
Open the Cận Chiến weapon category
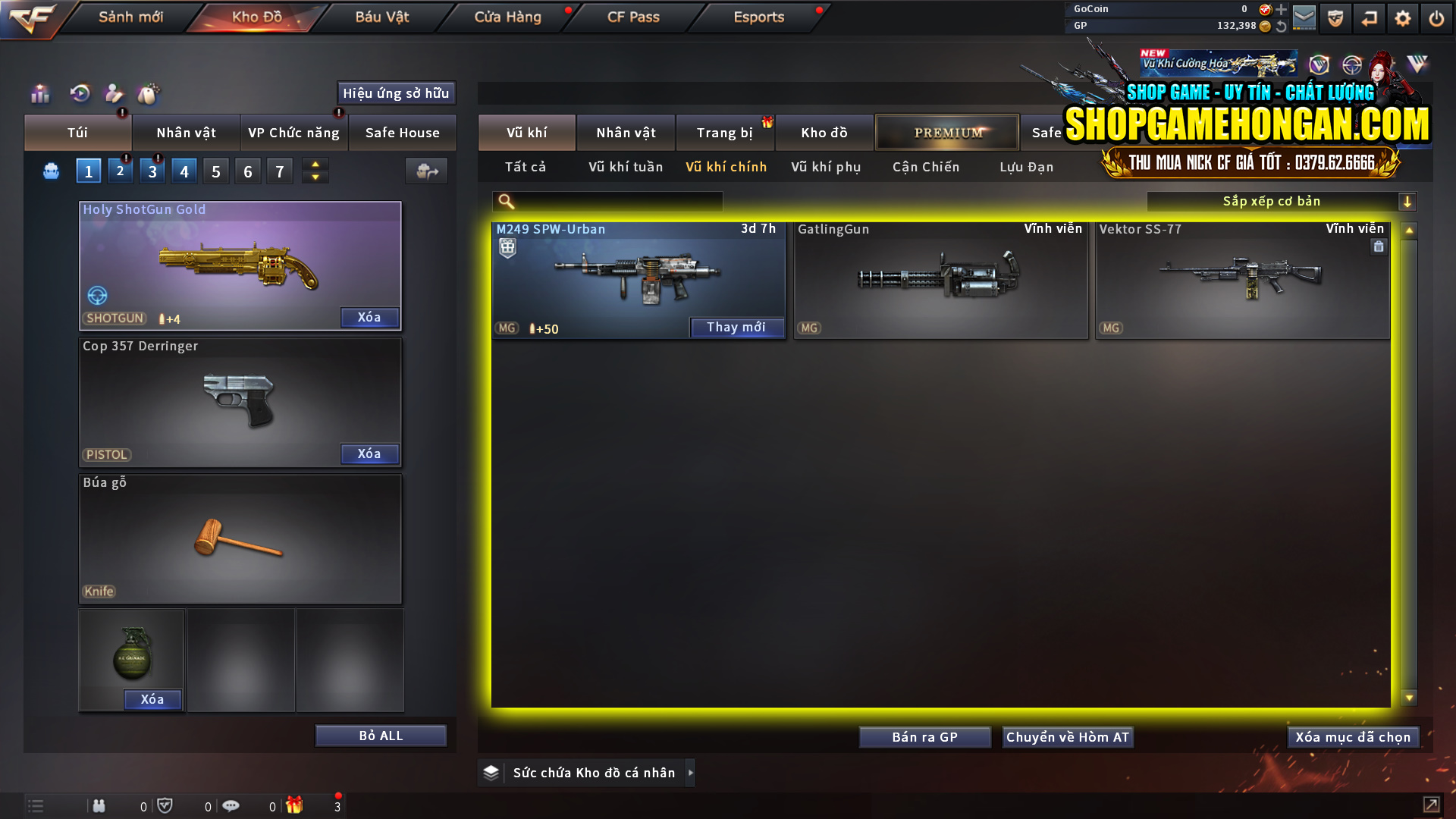pyautogui.click(x=925, y=167)
